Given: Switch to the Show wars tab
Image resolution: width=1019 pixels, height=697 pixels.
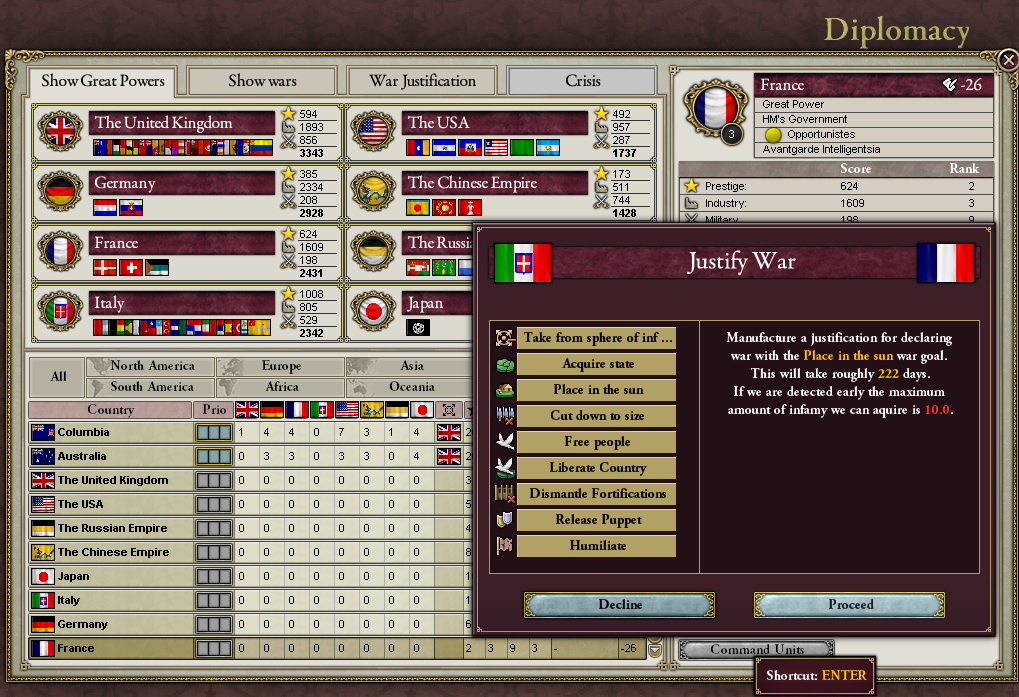Looking at the screenshot, I should click(x=262, y=81).
